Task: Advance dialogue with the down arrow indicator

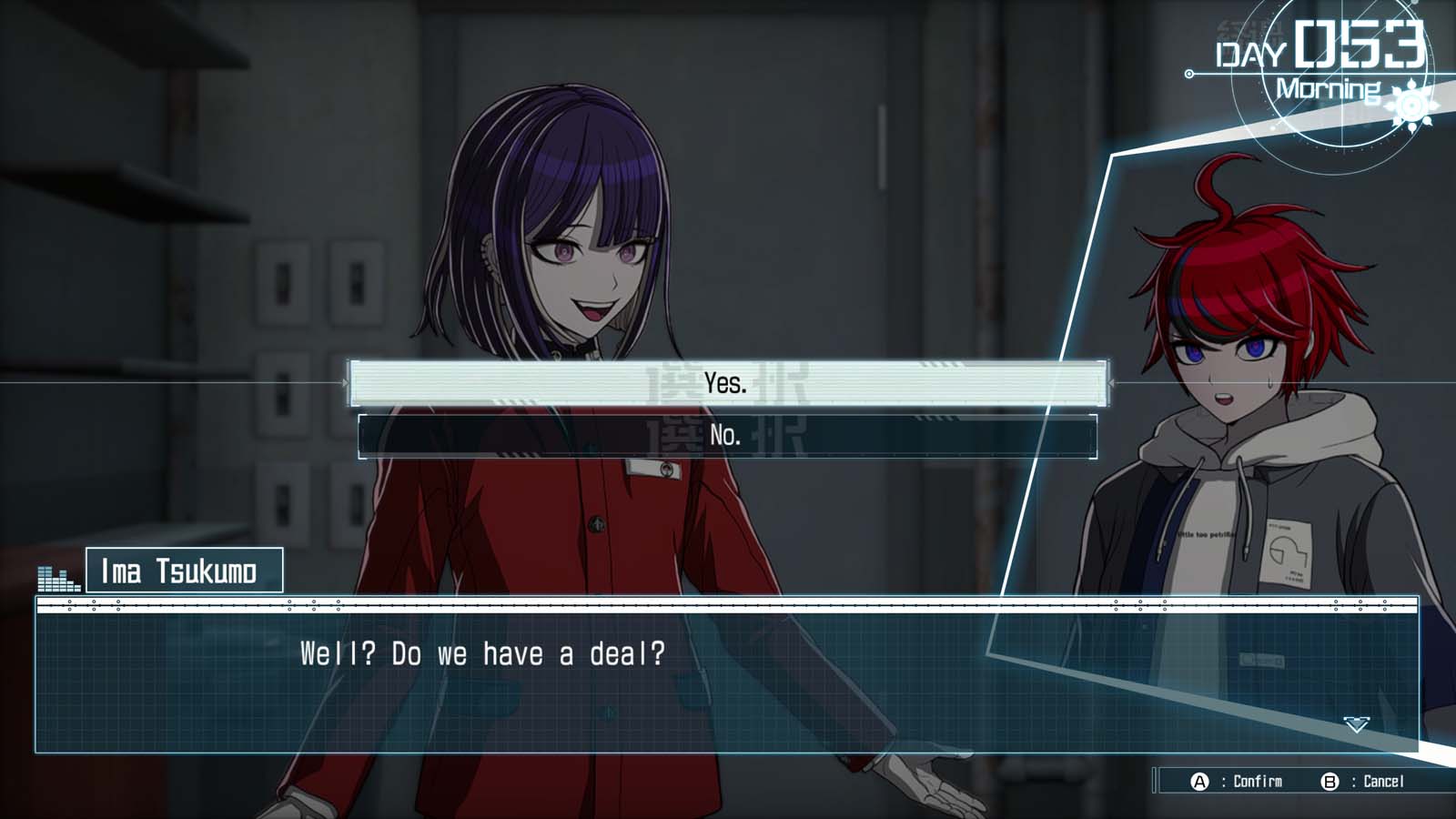Action: click(1356, 724)
